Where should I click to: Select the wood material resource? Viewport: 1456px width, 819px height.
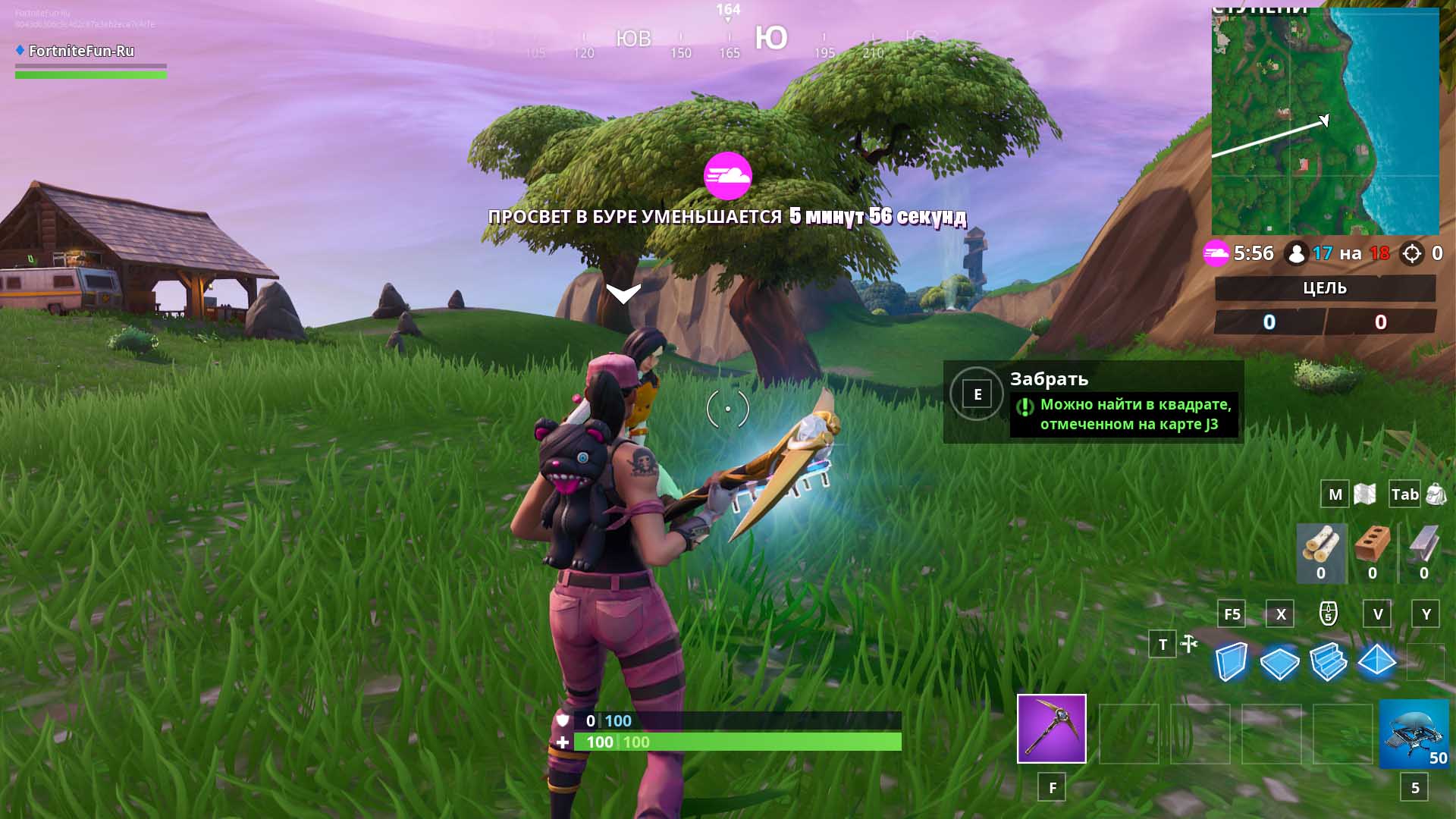1321,553
